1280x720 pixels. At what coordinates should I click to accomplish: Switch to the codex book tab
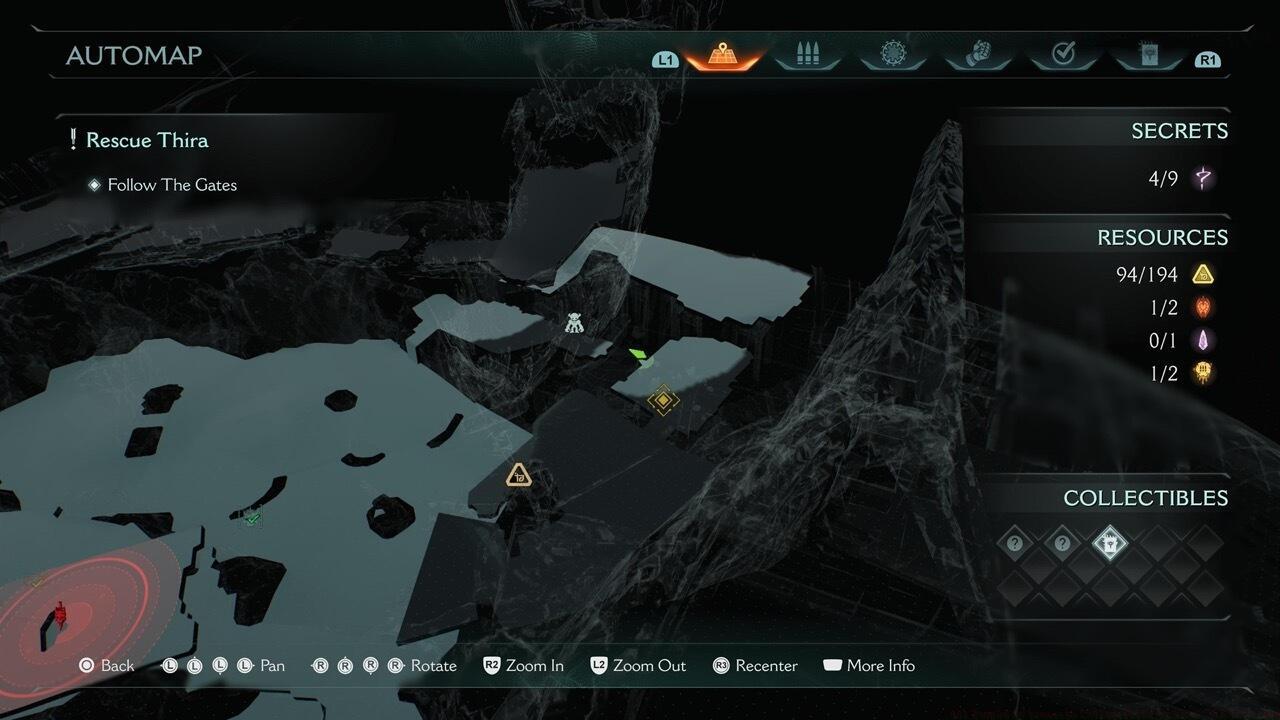point(1148,56)
